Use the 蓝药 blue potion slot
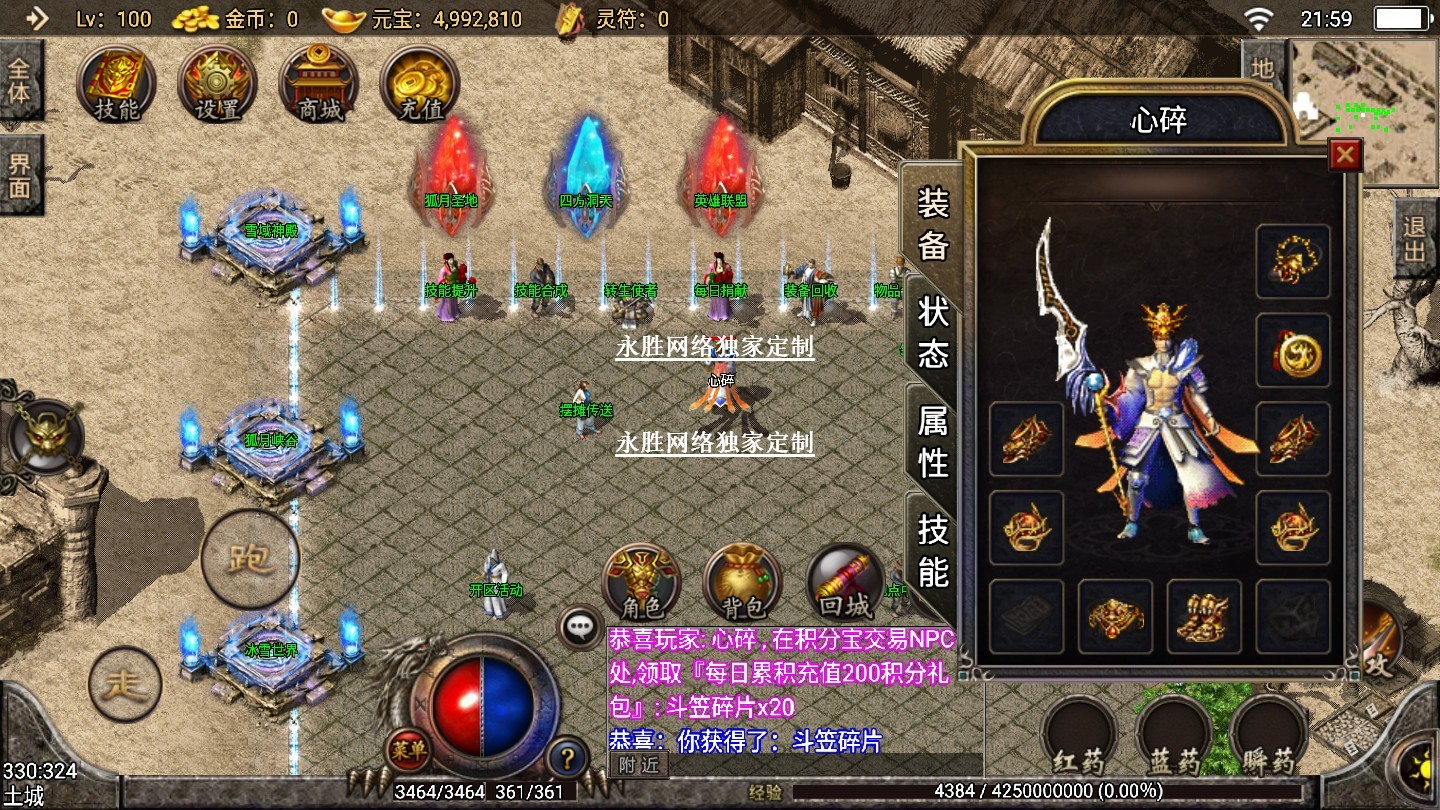This screenshot has height=810, width=1440. coord(1174,737)
